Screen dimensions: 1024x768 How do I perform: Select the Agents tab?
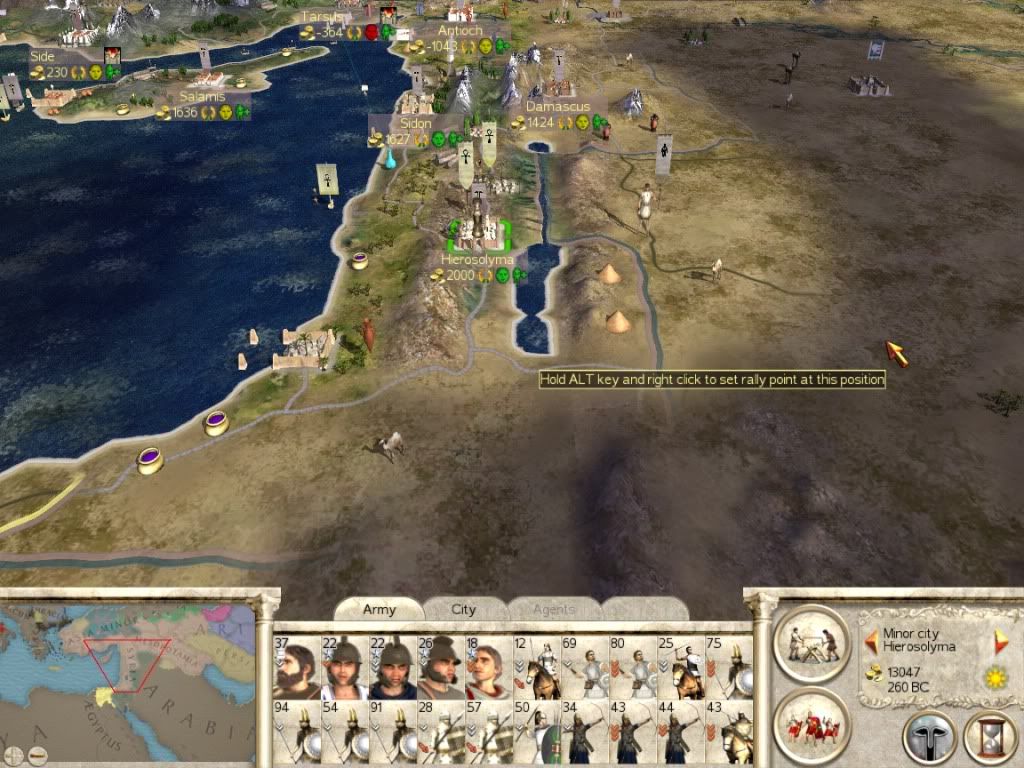pos(553,609)
